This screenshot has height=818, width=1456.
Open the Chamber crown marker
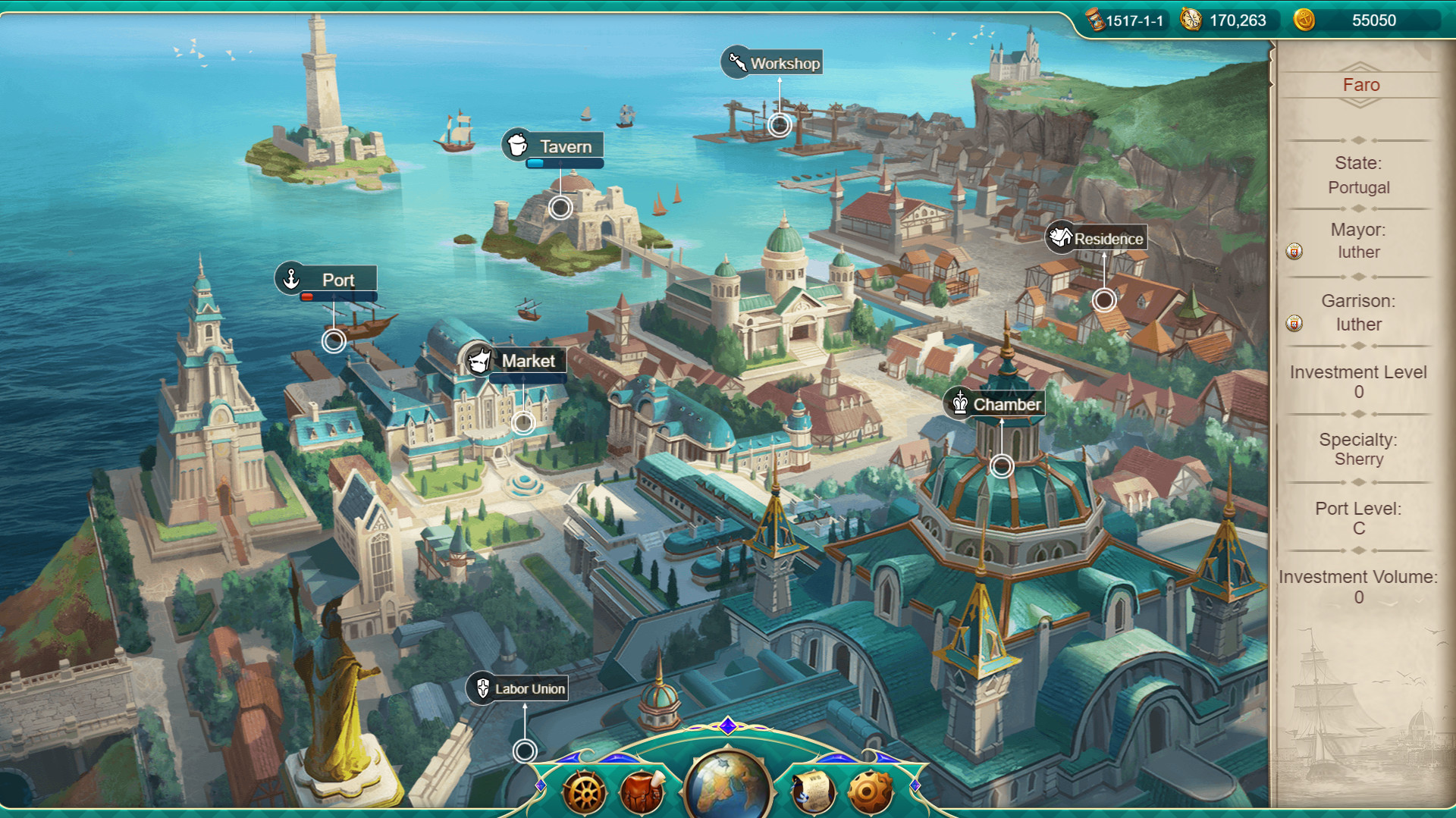[960, 404]
